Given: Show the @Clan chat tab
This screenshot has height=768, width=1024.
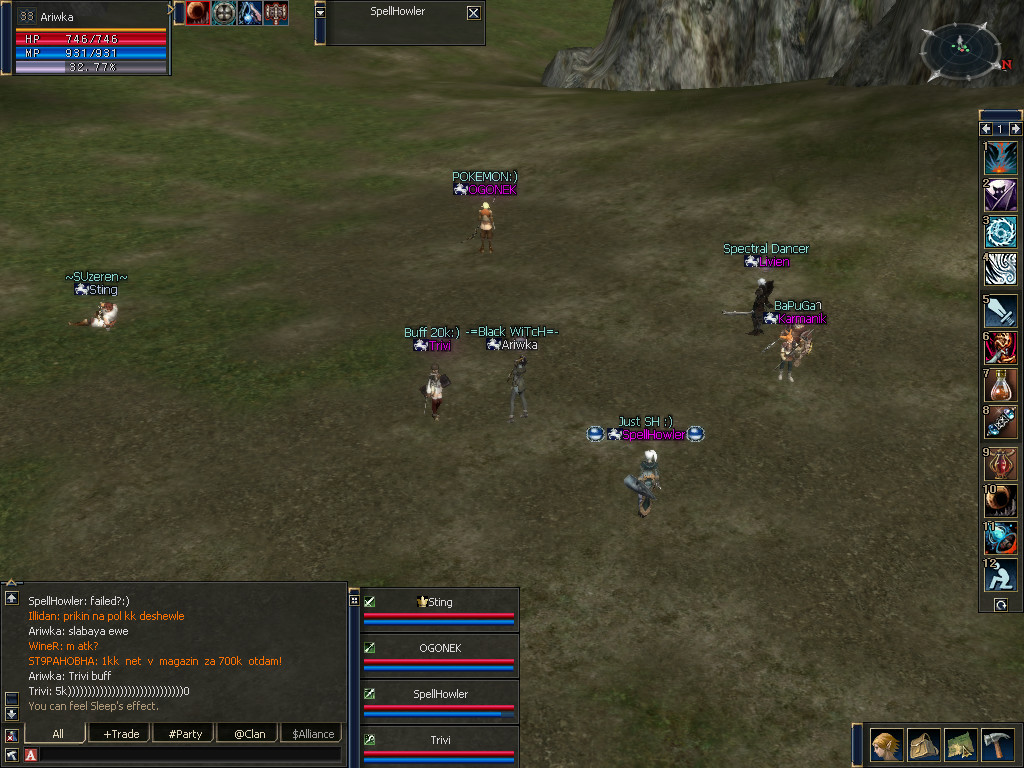Looking at the screenshot, I should click(x=248, y=734).
